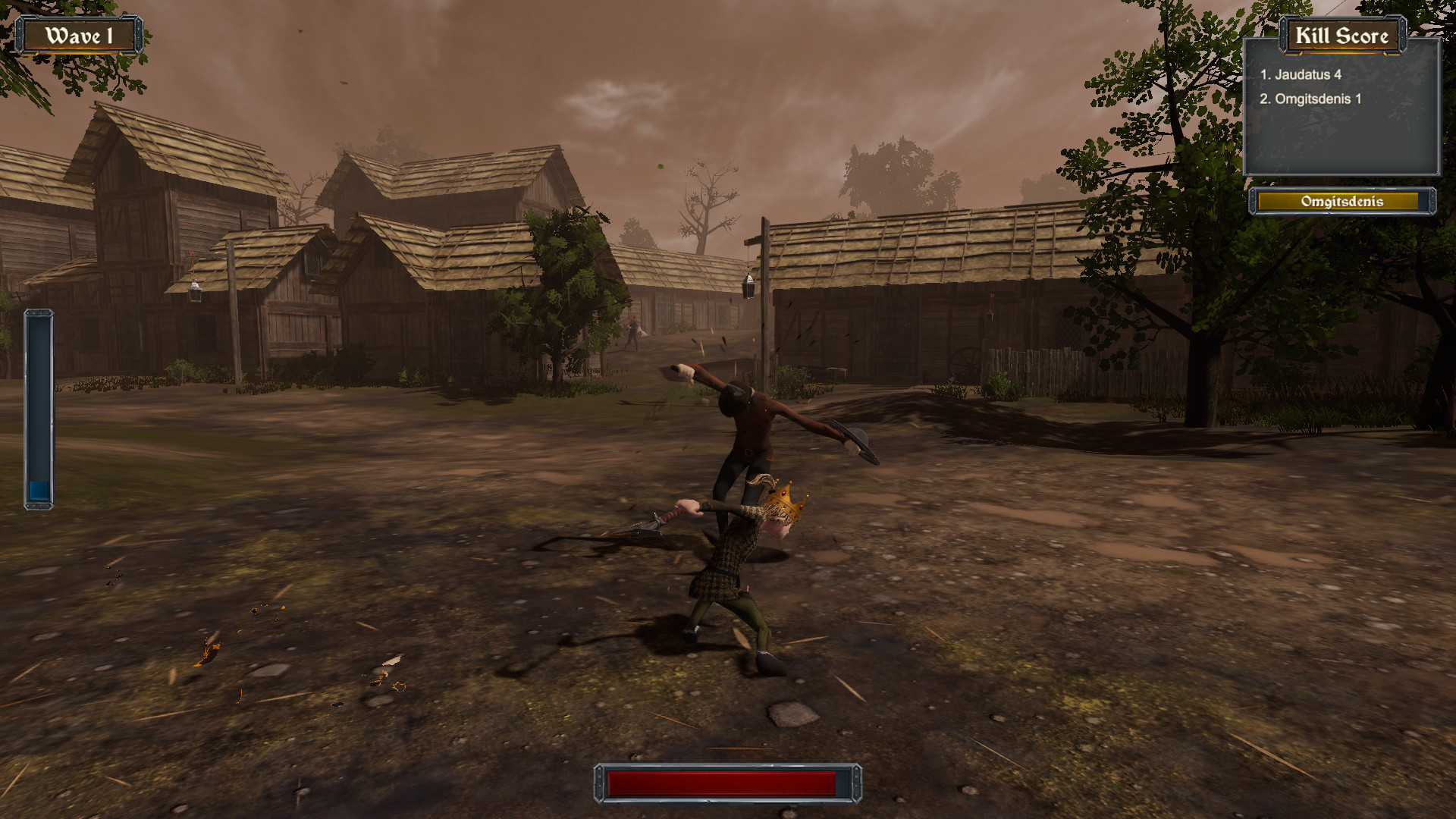Screen dimensions: 1456x819
Task: Select the crown on the player's head
Action: (785, 499)
